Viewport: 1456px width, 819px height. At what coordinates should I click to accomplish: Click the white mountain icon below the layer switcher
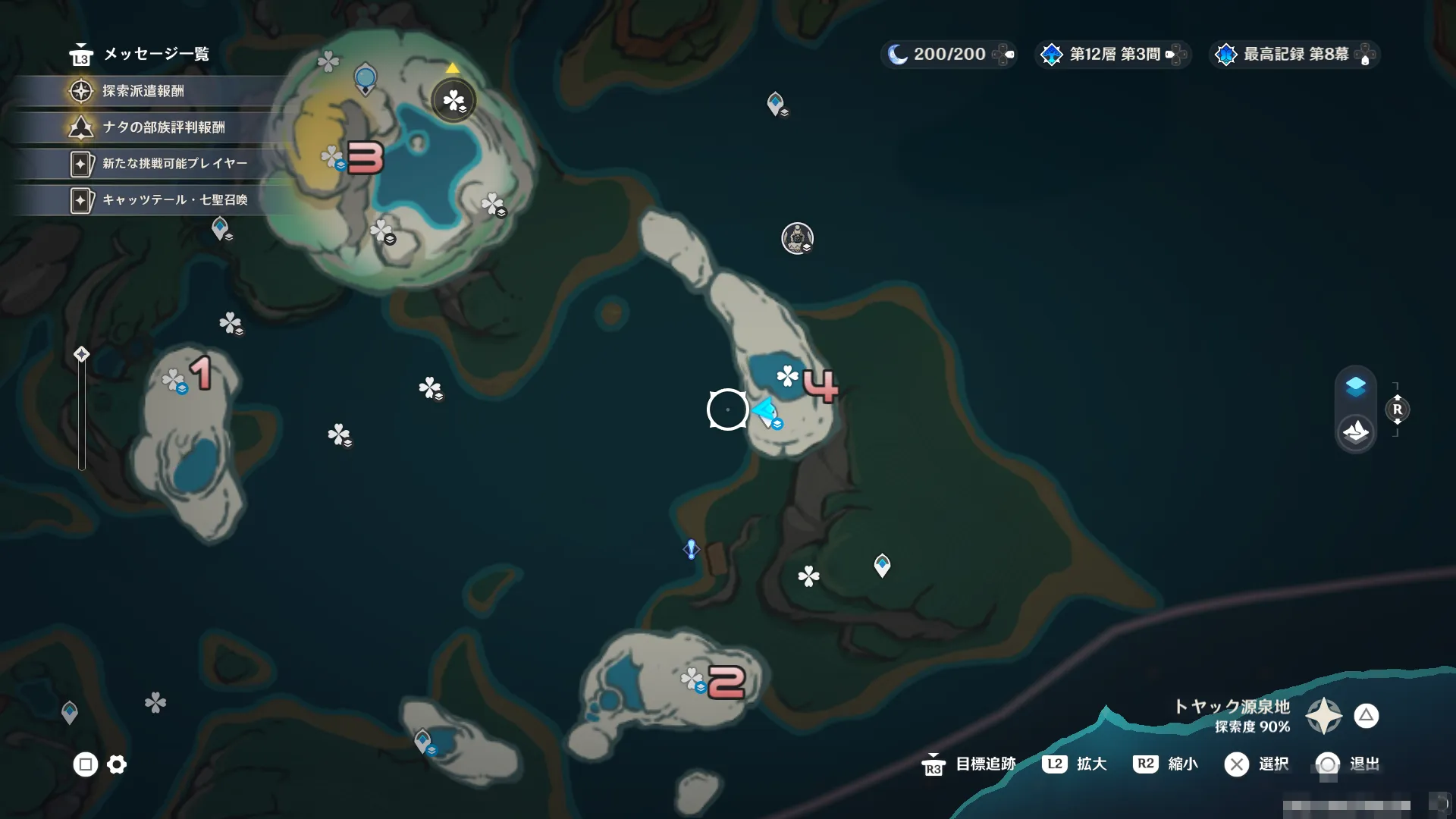coord(1355,432)
